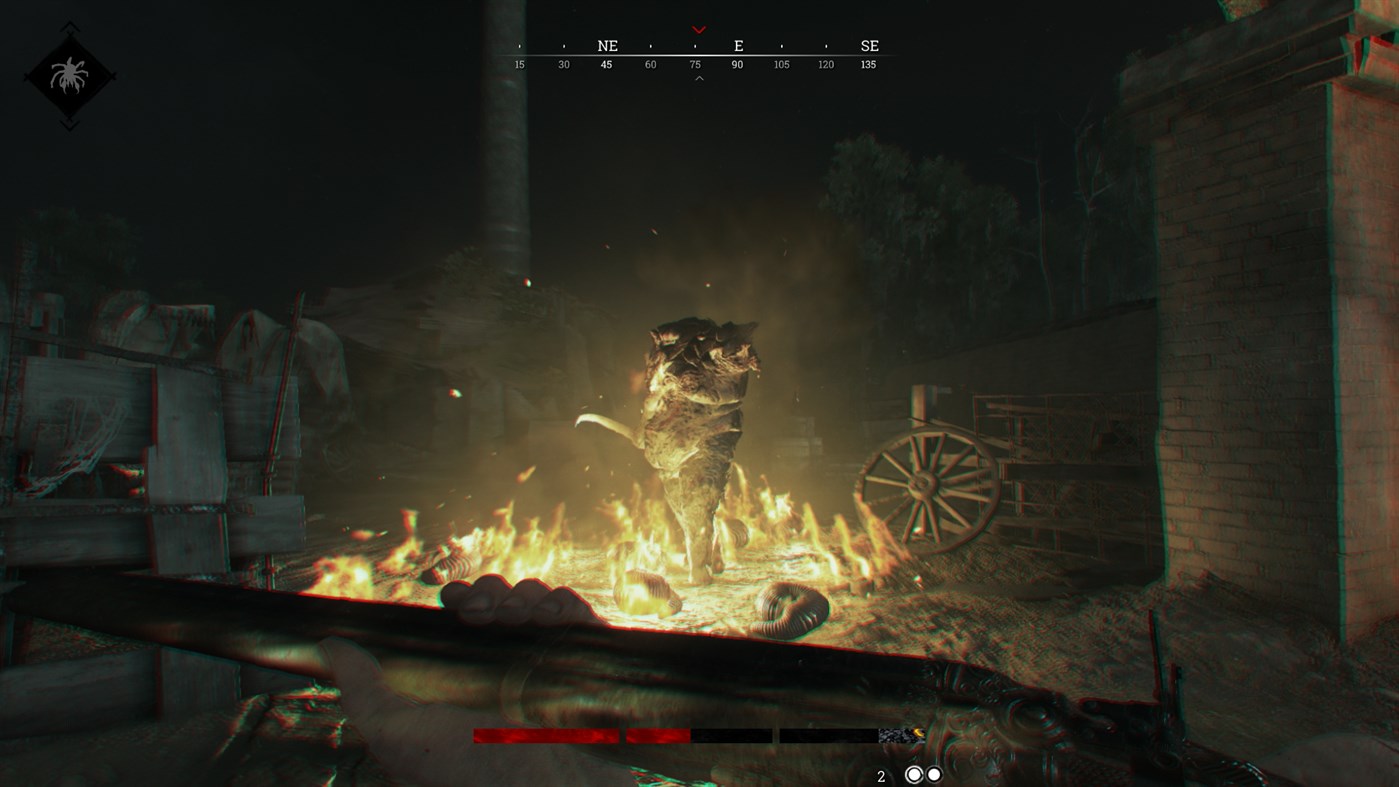Viewport: 1399px width, 787px height.
Task: Click the E compass heading label
Action: pyautogui.click(x=737, y=45)
